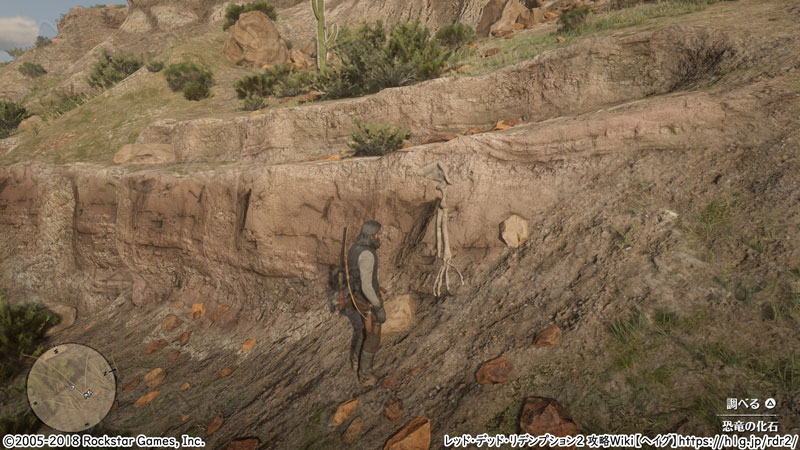Open the circular minimap
This screenshot has height=450, width=800.
(x=71, y=387)
